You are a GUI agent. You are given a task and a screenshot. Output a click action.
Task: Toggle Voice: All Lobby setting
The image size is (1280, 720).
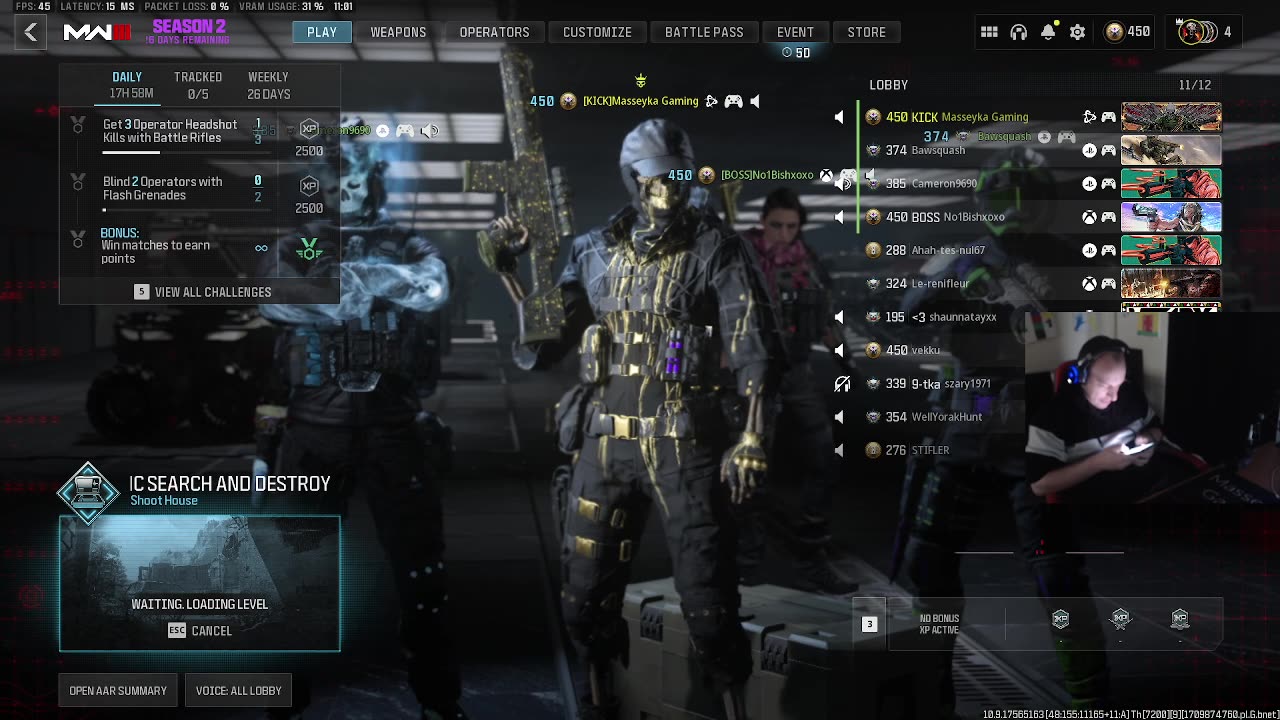238,690
